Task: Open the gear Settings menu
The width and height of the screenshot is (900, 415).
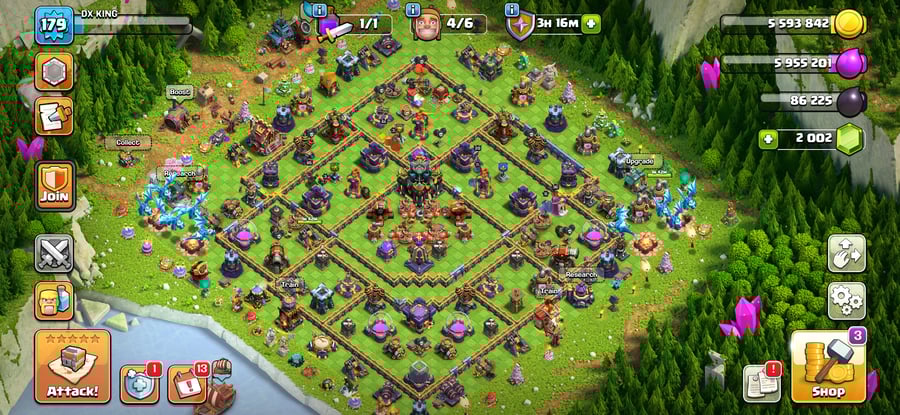Action: point(846,299)
